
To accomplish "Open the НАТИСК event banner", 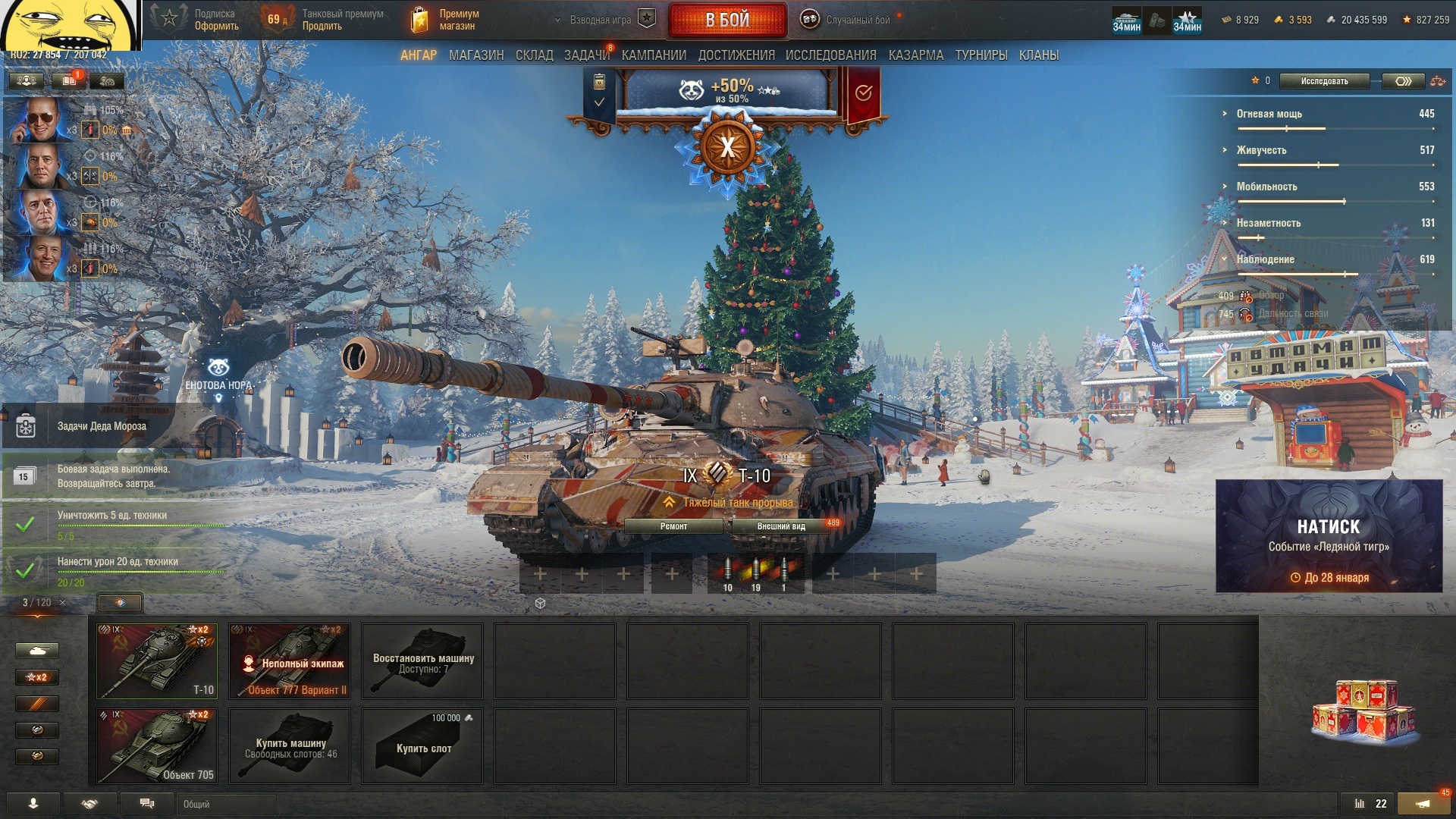I will 1329,535.
